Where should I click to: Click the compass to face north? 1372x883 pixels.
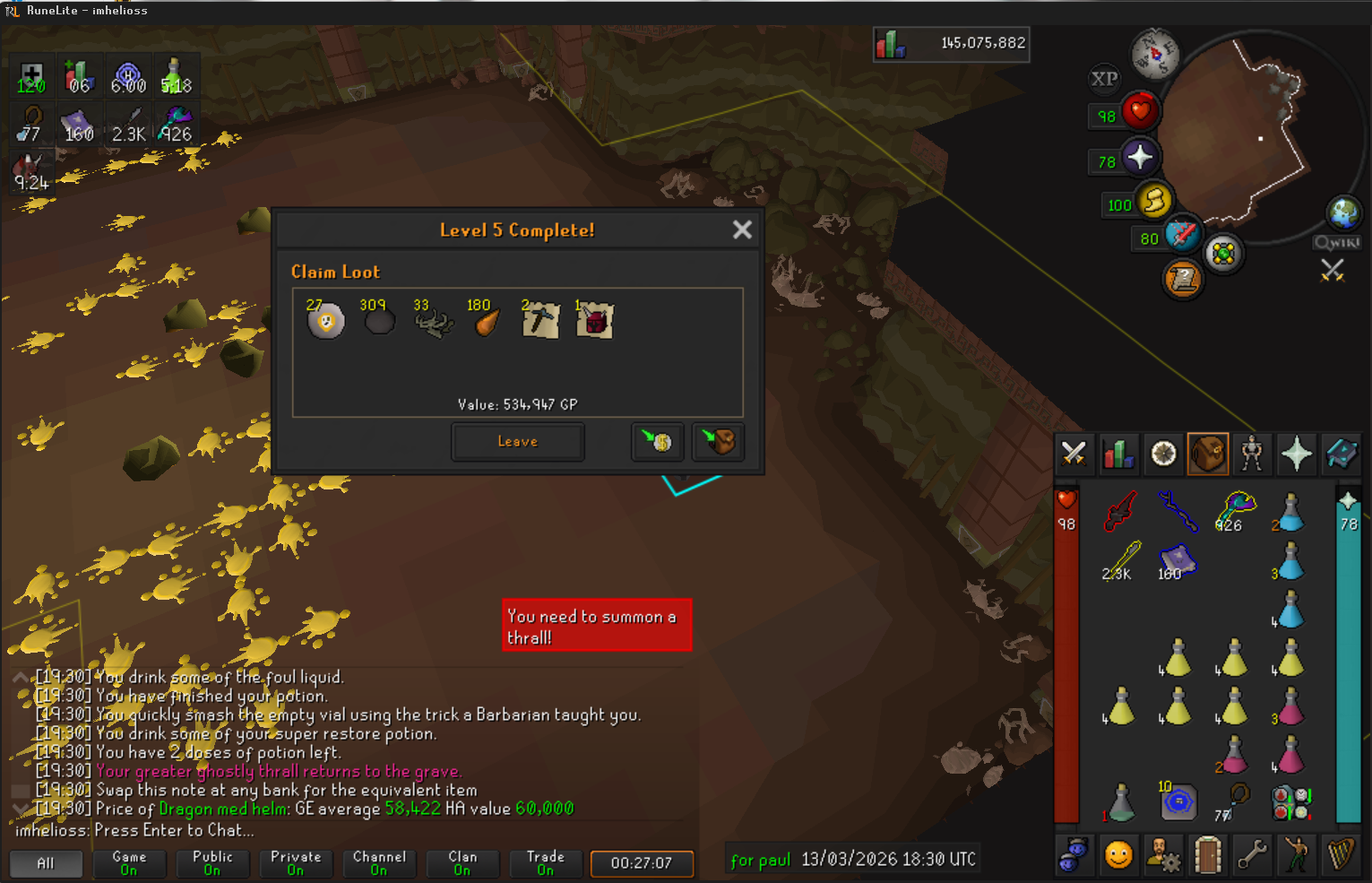tap(1154, 54)
